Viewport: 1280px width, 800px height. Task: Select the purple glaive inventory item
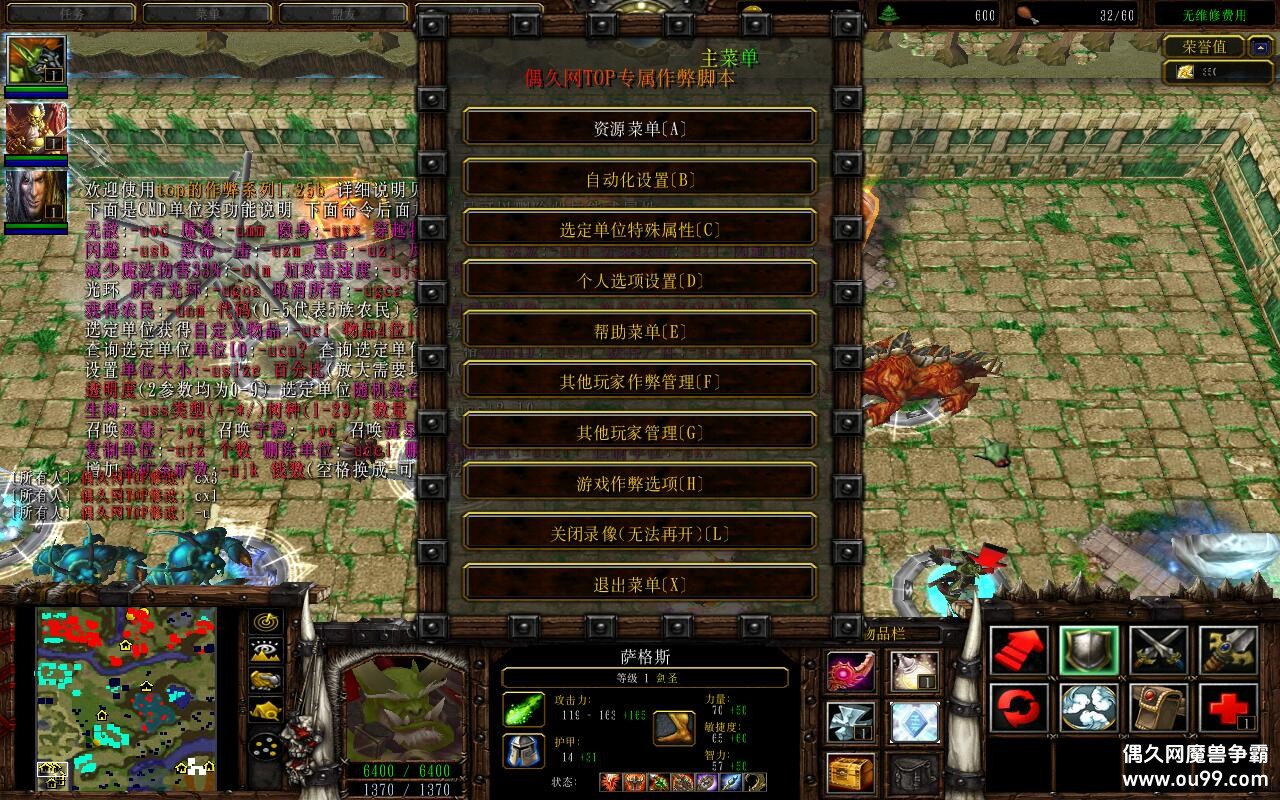(x=849, y=672)
